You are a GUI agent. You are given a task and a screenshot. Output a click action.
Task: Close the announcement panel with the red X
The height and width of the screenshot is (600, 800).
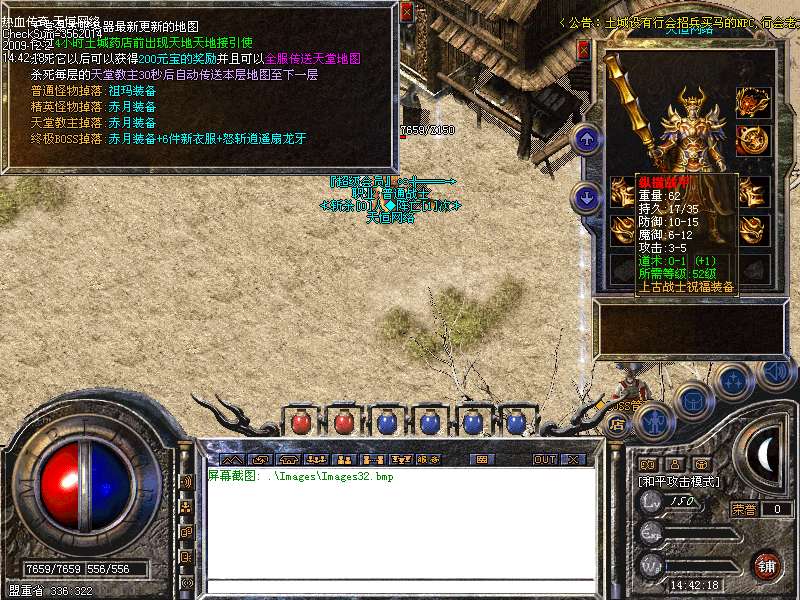pos(406,11)
